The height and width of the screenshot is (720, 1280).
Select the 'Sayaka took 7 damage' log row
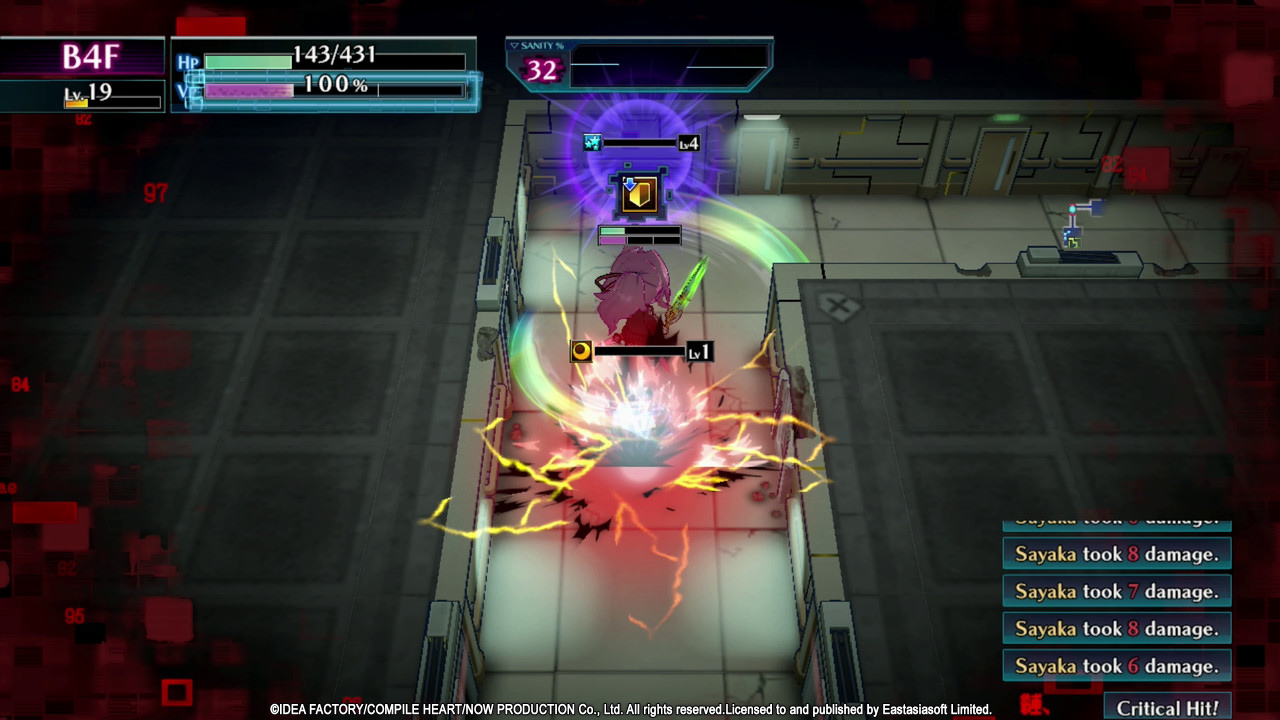1116,591
